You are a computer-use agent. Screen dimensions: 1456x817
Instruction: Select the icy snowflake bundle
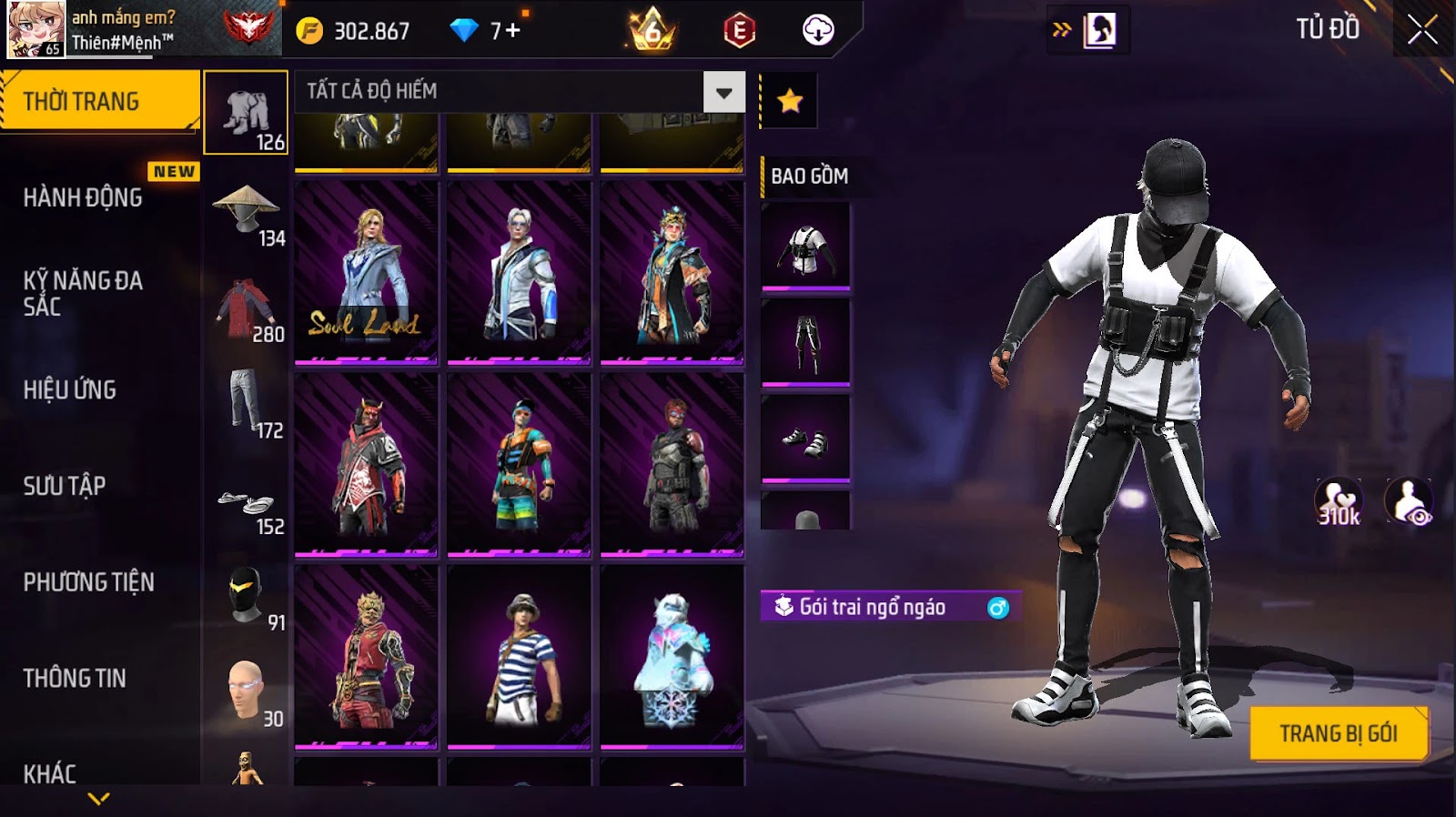tap(672, 657)
